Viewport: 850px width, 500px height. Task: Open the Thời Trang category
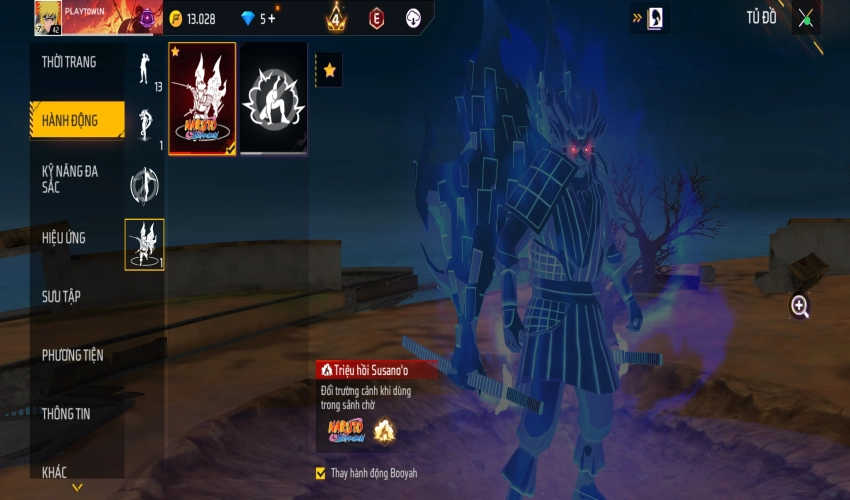[x=70, y=62]
